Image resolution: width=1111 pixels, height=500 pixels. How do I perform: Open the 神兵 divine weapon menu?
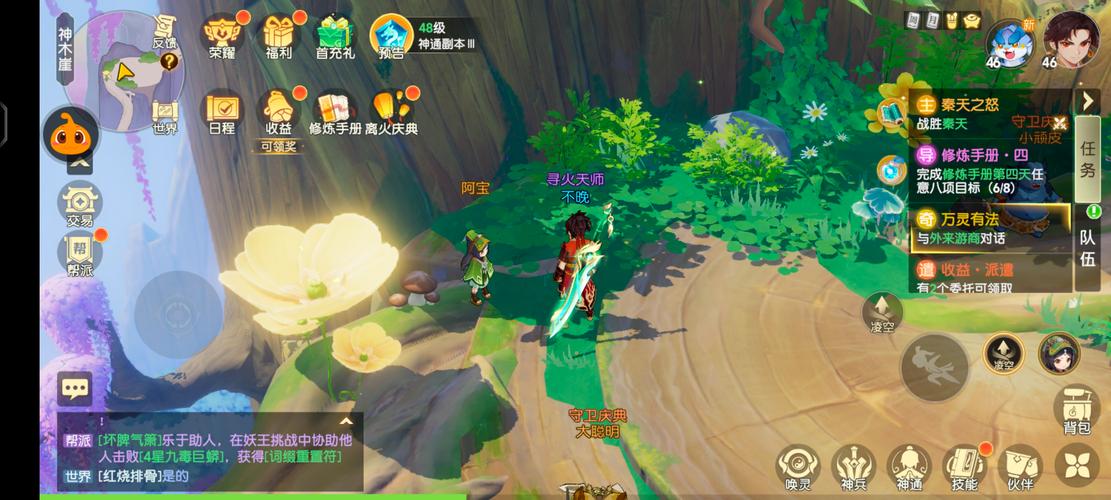(x=853, y=467)
